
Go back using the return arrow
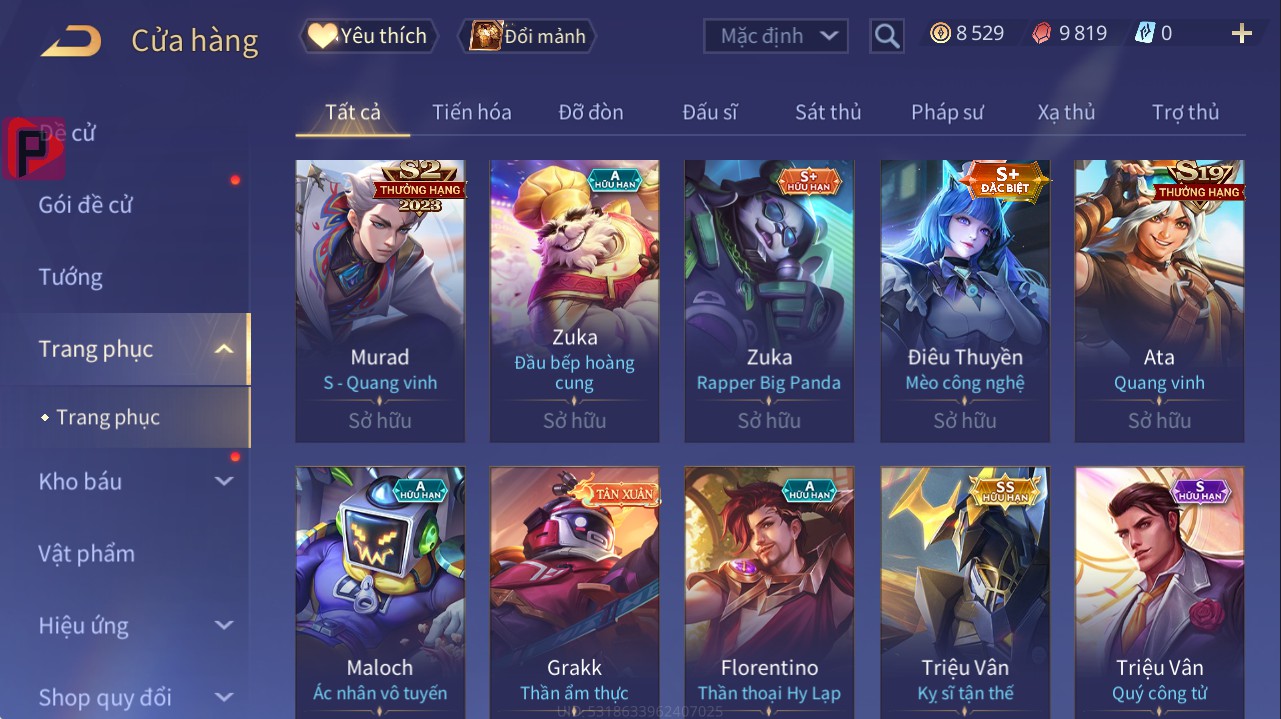click(x=71, y=41)
